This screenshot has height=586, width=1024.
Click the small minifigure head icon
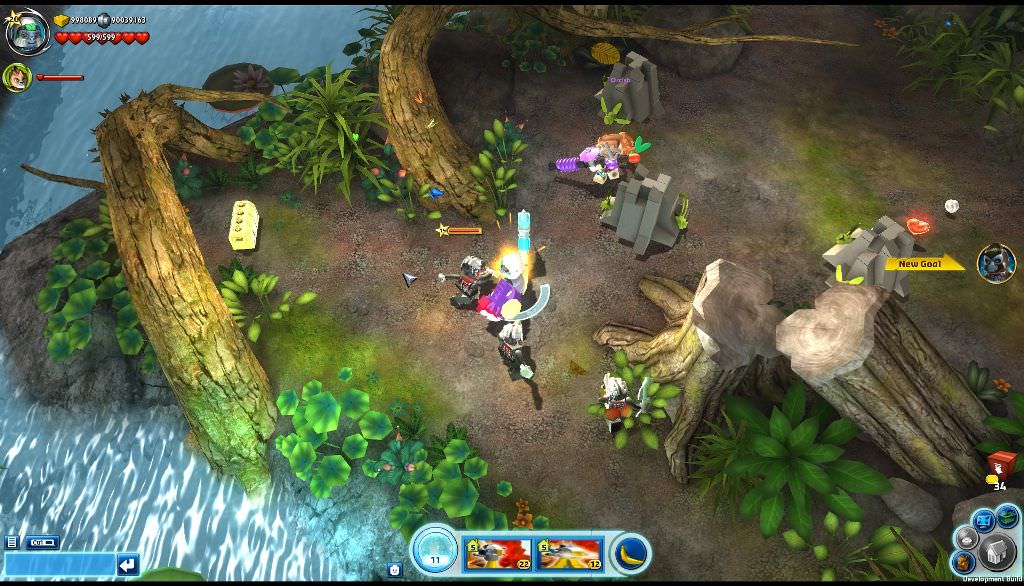(395, 570)
